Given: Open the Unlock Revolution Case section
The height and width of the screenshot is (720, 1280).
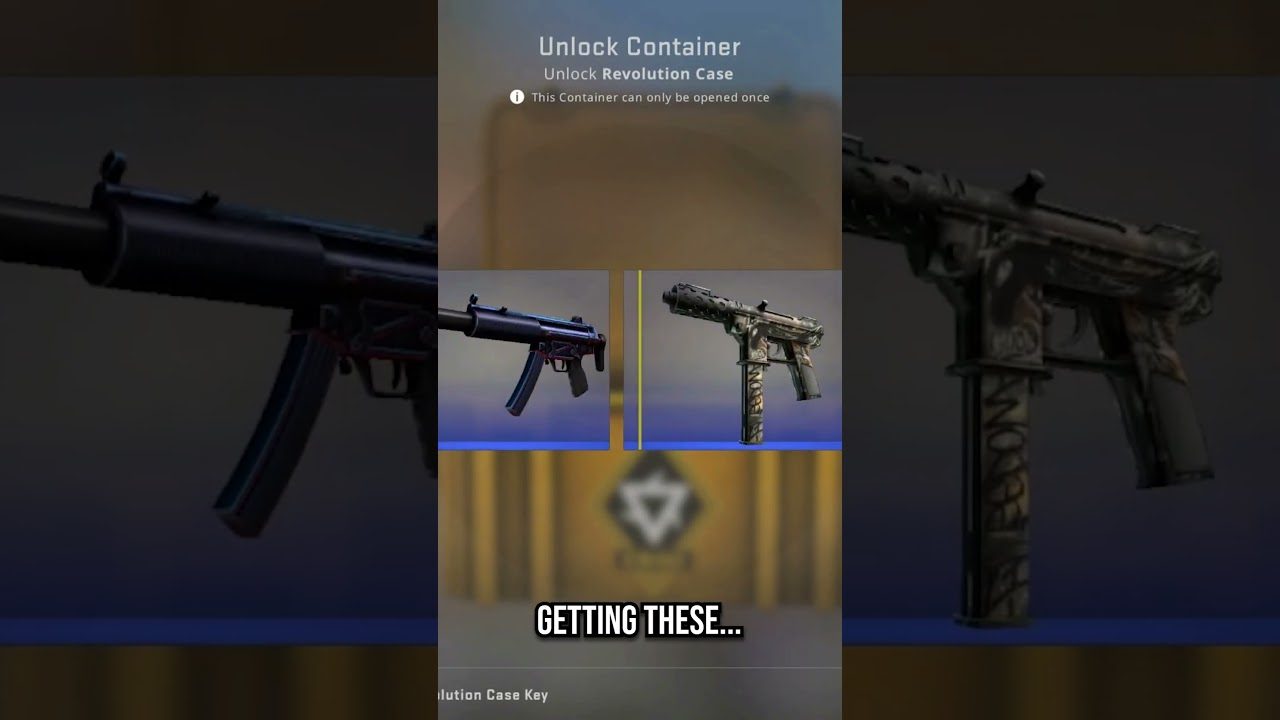Looking at the screenshot, I should click(x=640, y=73).
